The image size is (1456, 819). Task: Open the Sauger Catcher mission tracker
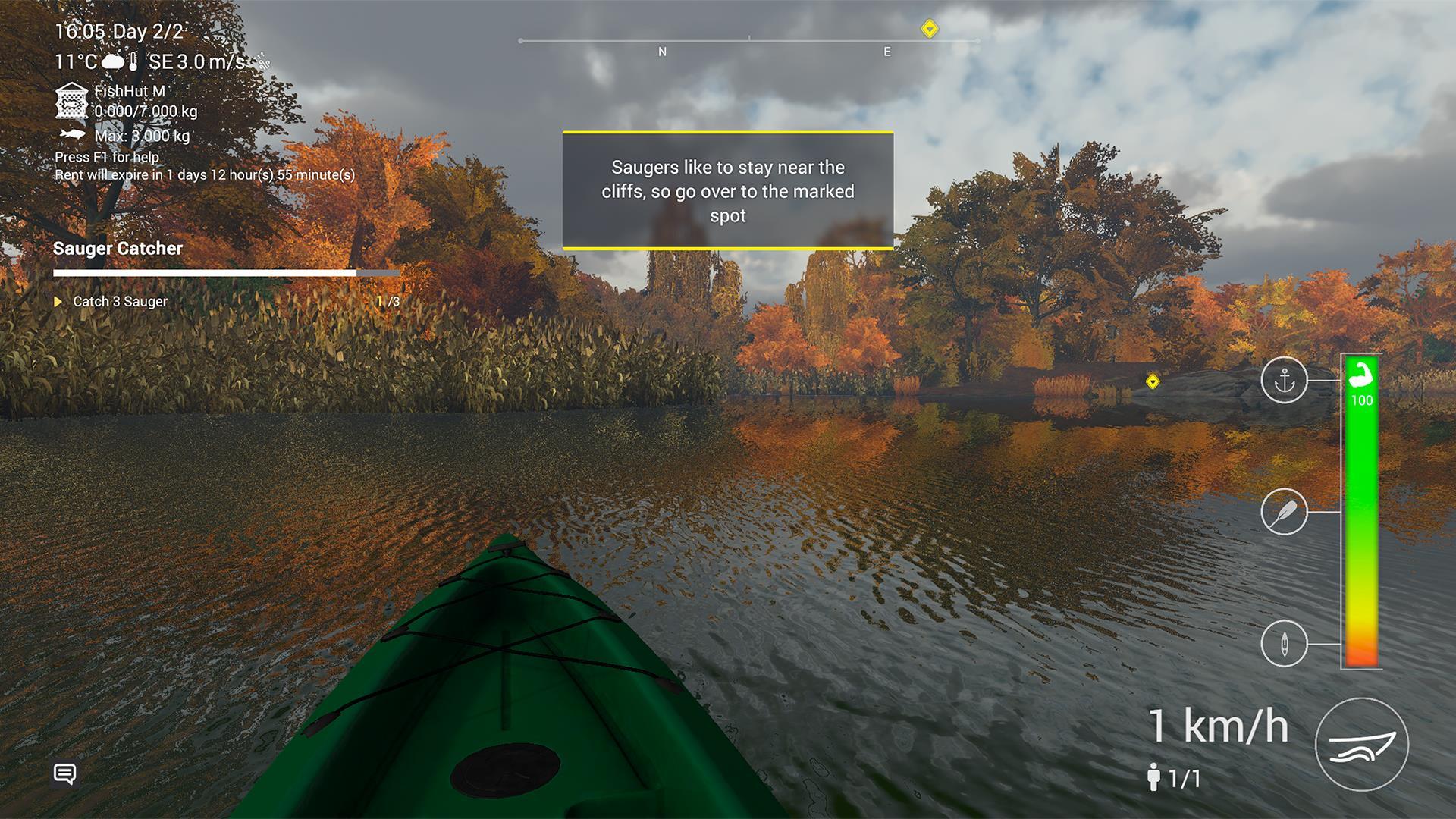(x=118, y=248)
